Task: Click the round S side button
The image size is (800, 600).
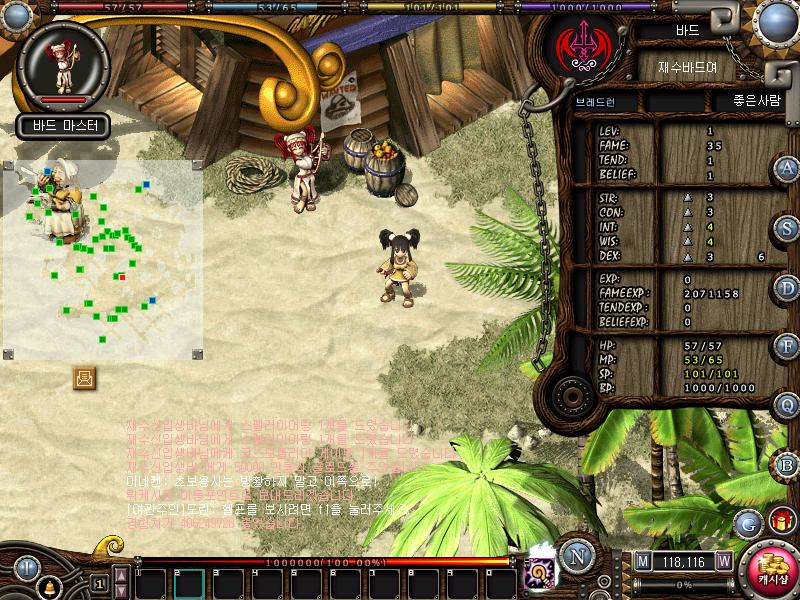Action: (x=788, y=228)
